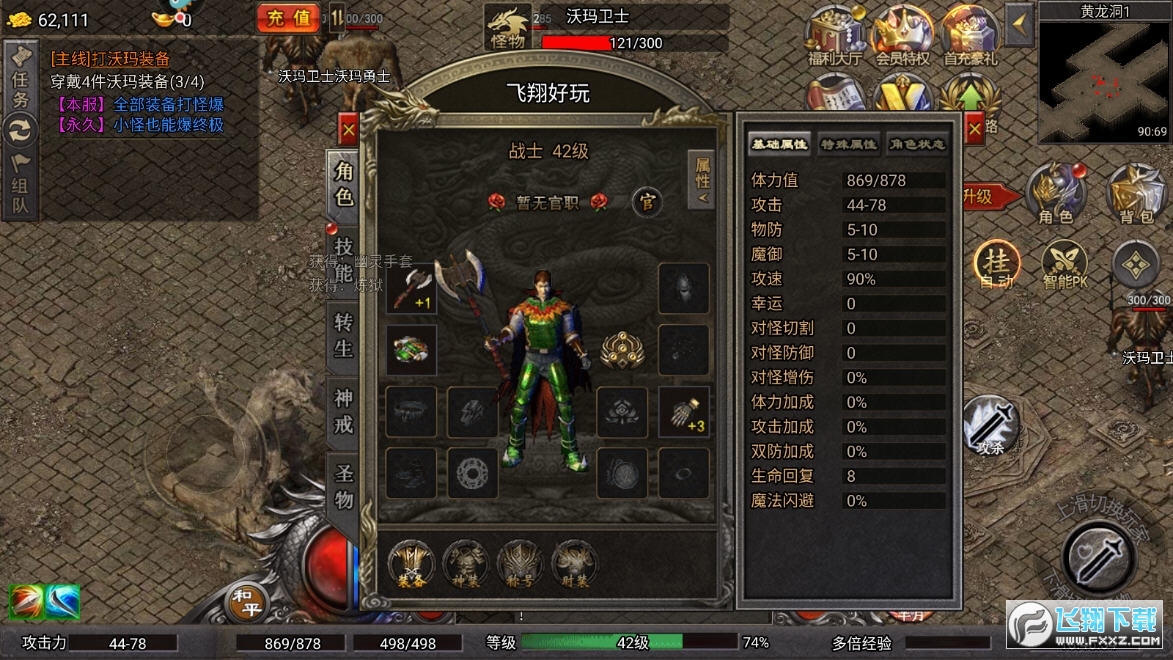Viewport: 1173px width, 660px height.
Task: Open the 背包 backpack
Action: coord(1136,194)
